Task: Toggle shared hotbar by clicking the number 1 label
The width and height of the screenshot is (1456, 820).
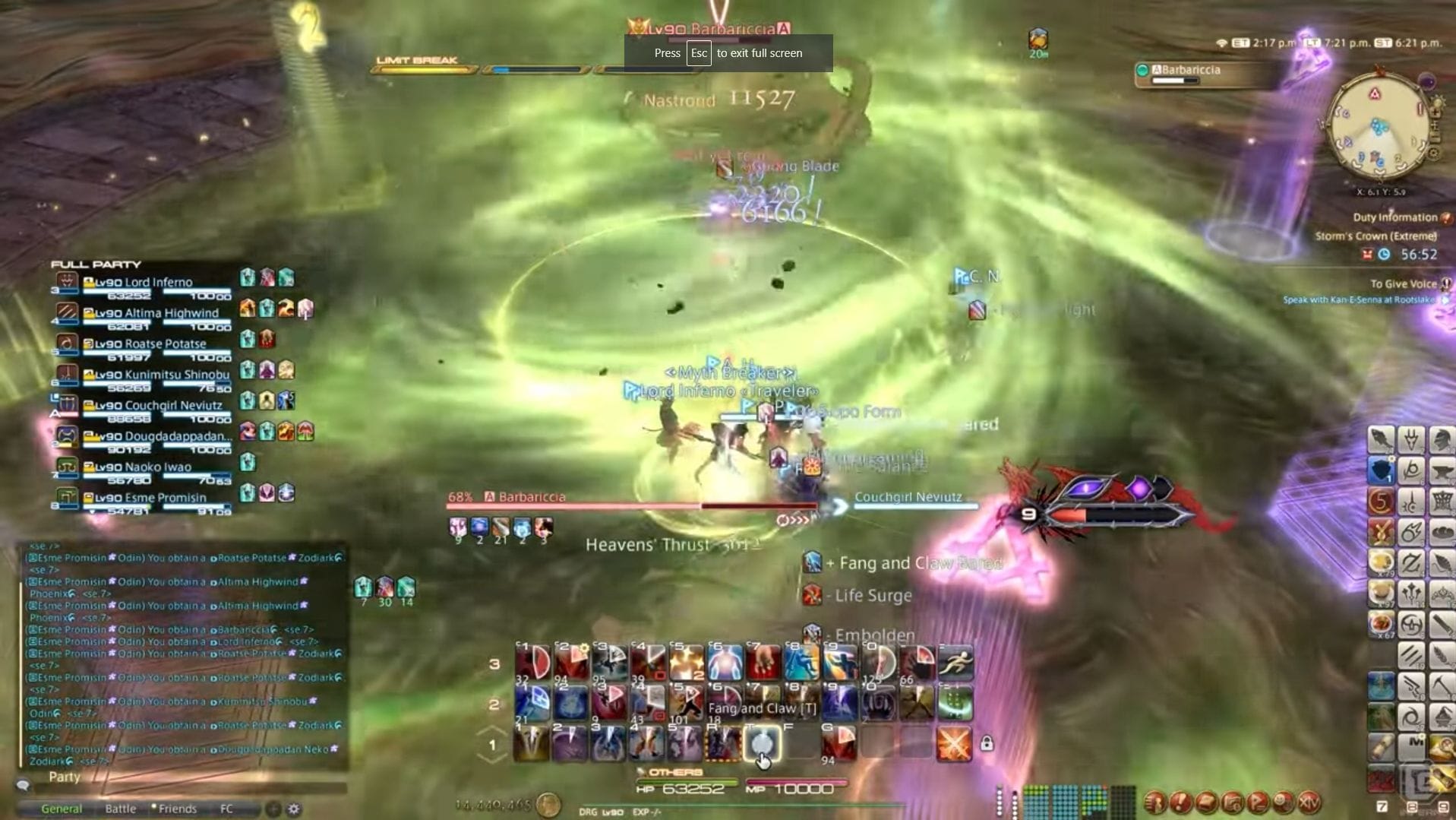Action: [x=494, y=744]
